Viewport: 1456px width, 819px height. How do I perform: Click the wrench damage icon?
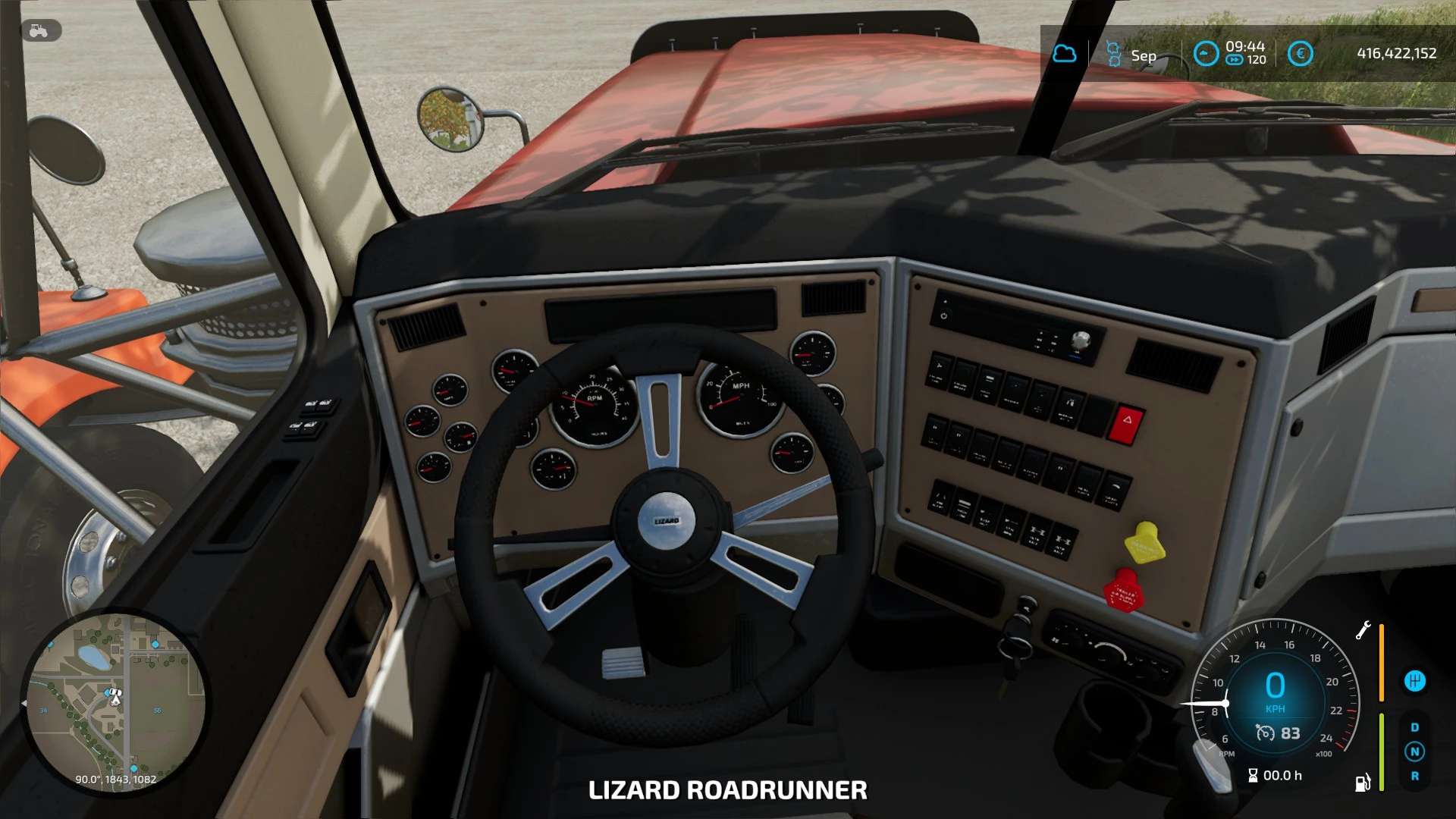click(1363, 630)
